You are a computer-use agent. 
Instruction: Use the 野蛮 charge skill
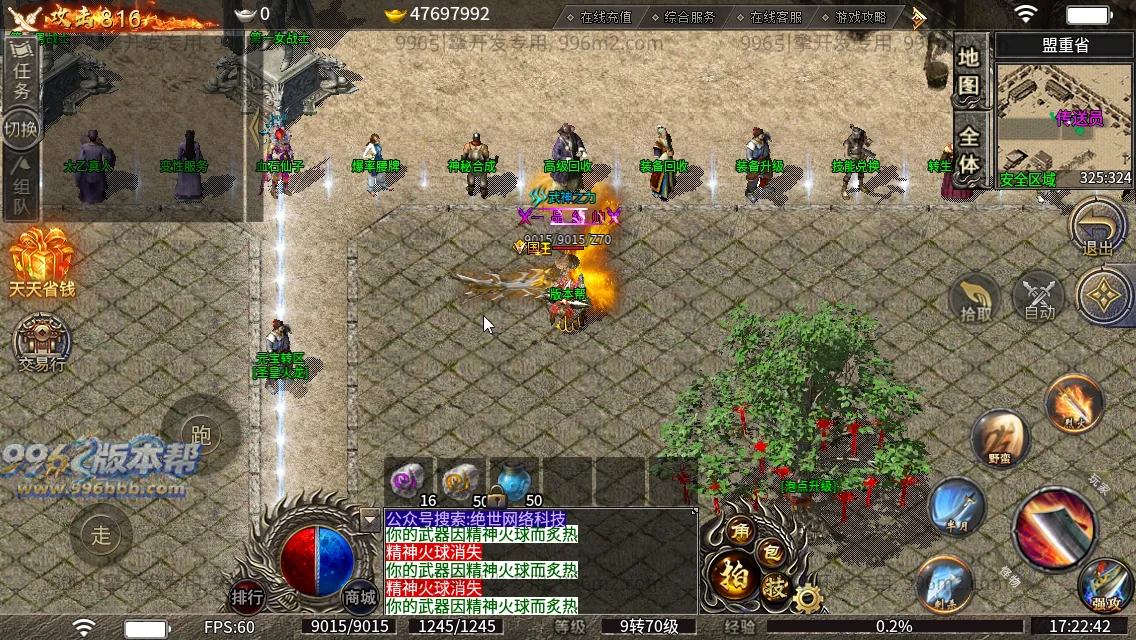1000,437
